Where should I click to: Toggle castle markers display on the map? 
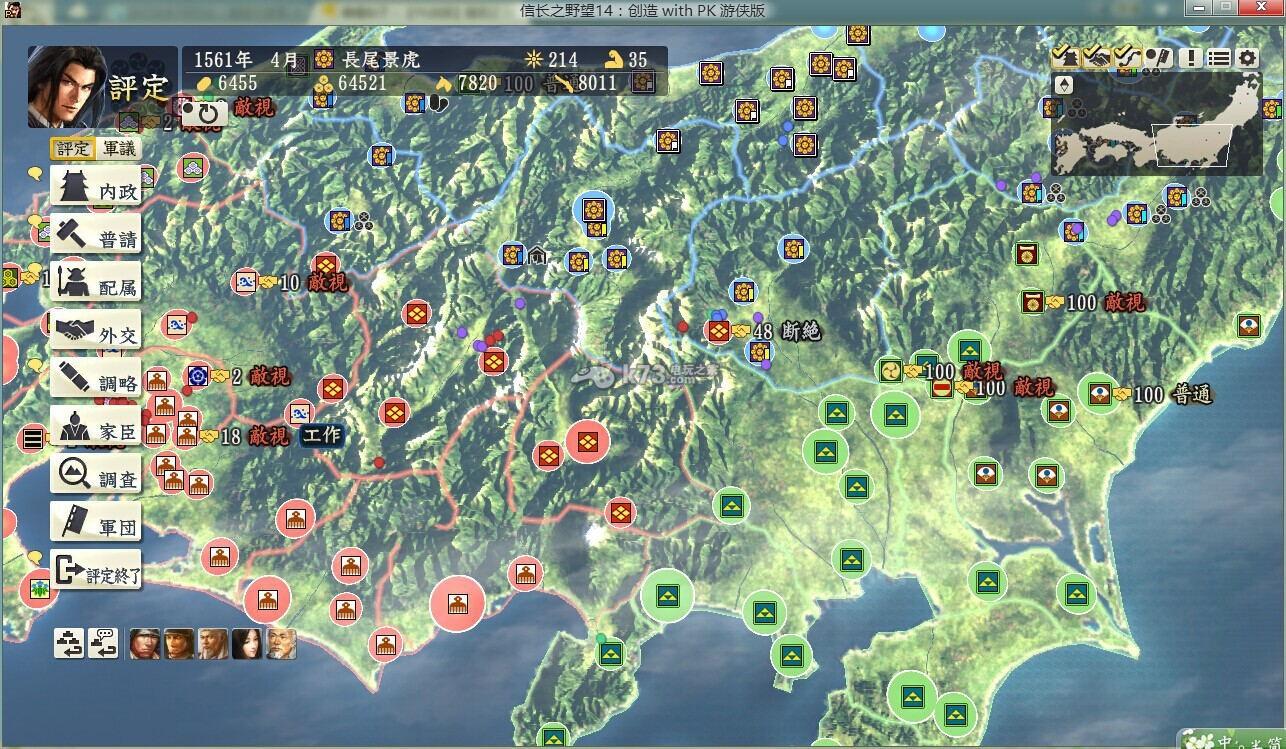click(1066, 58)
